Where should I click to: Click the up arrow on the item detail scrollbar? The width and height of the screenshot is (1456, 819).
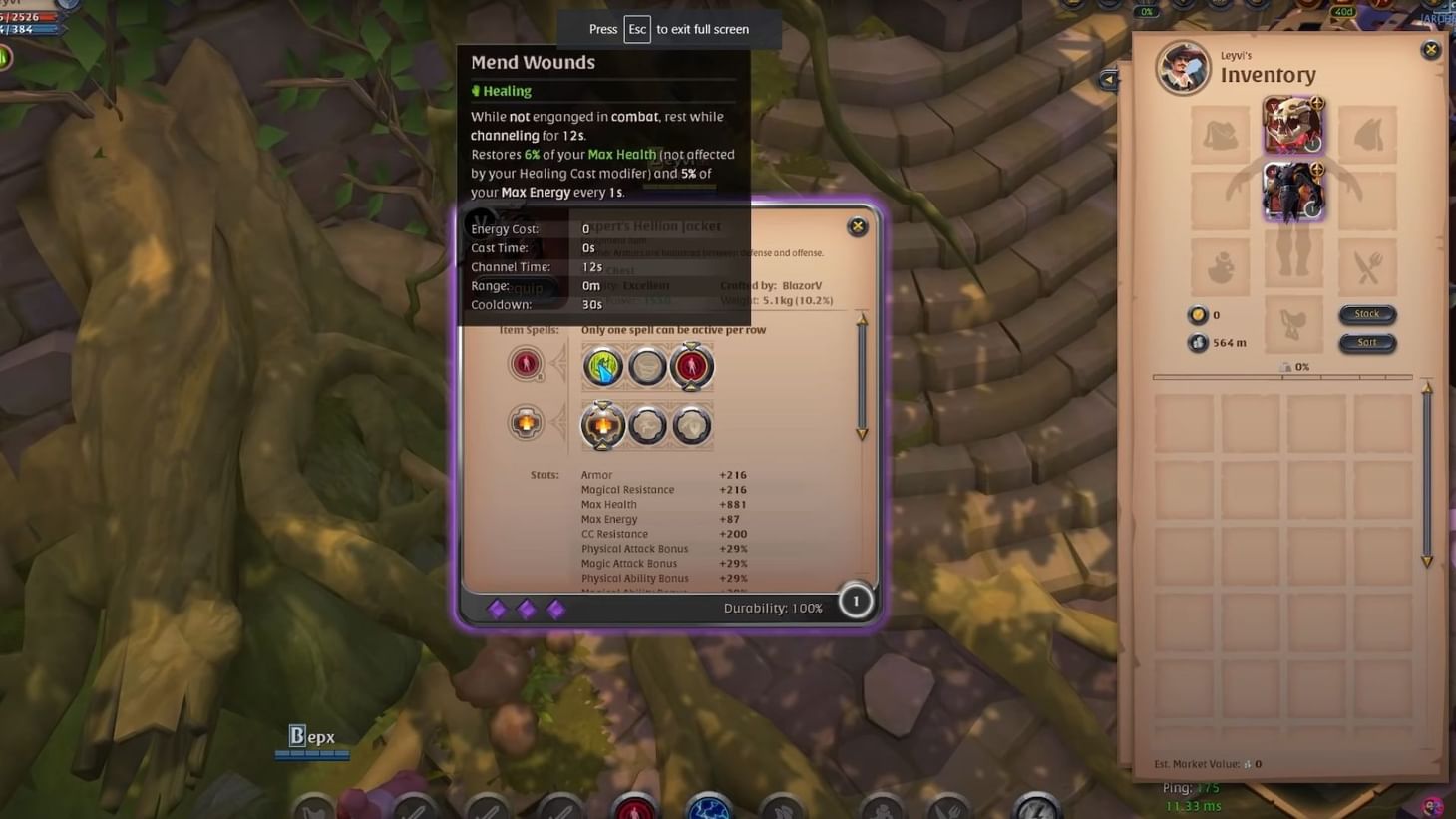click(x=860, y=322)
